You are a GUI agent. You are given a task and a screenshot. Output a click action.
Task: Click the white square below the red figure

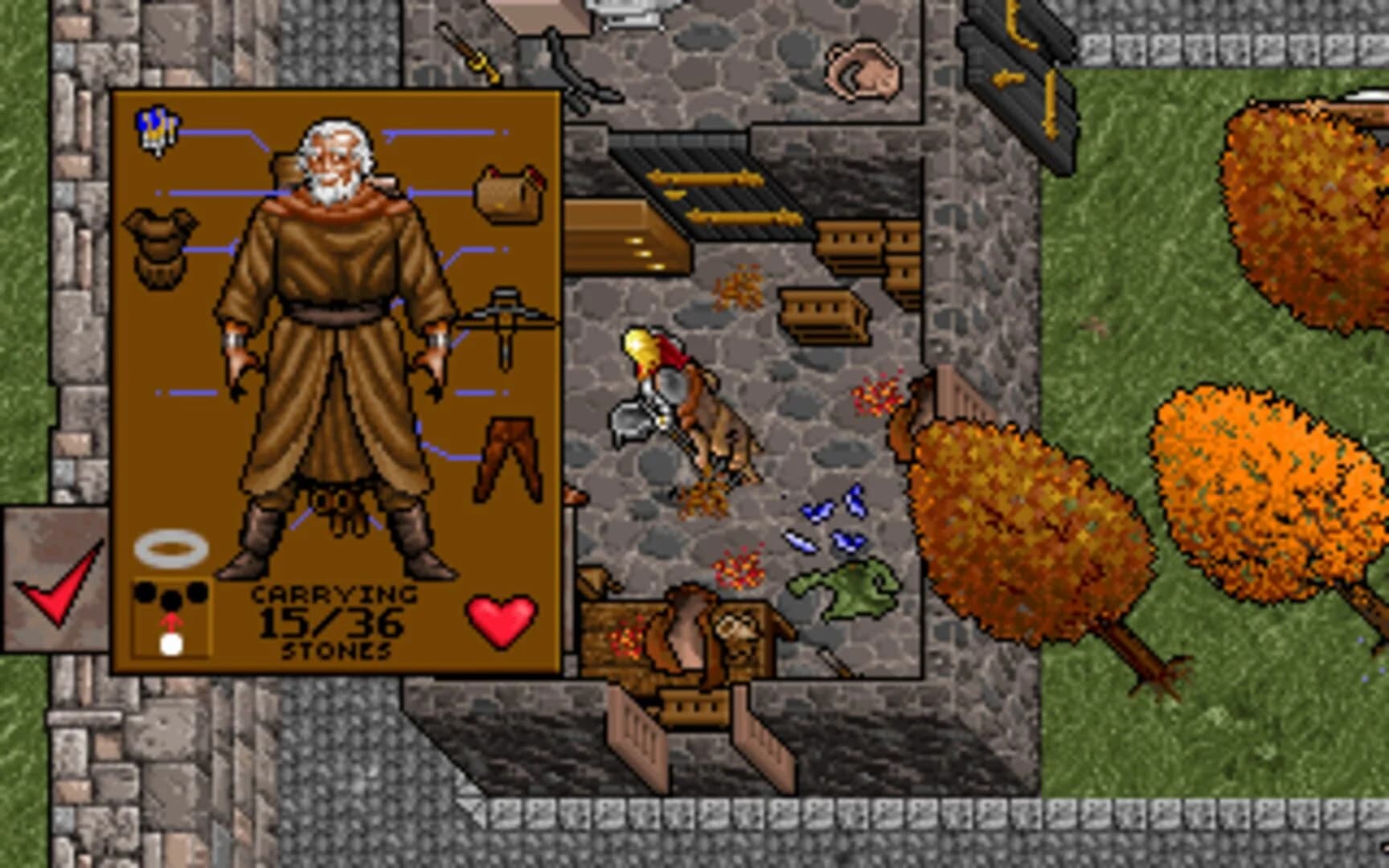(171, 643)
